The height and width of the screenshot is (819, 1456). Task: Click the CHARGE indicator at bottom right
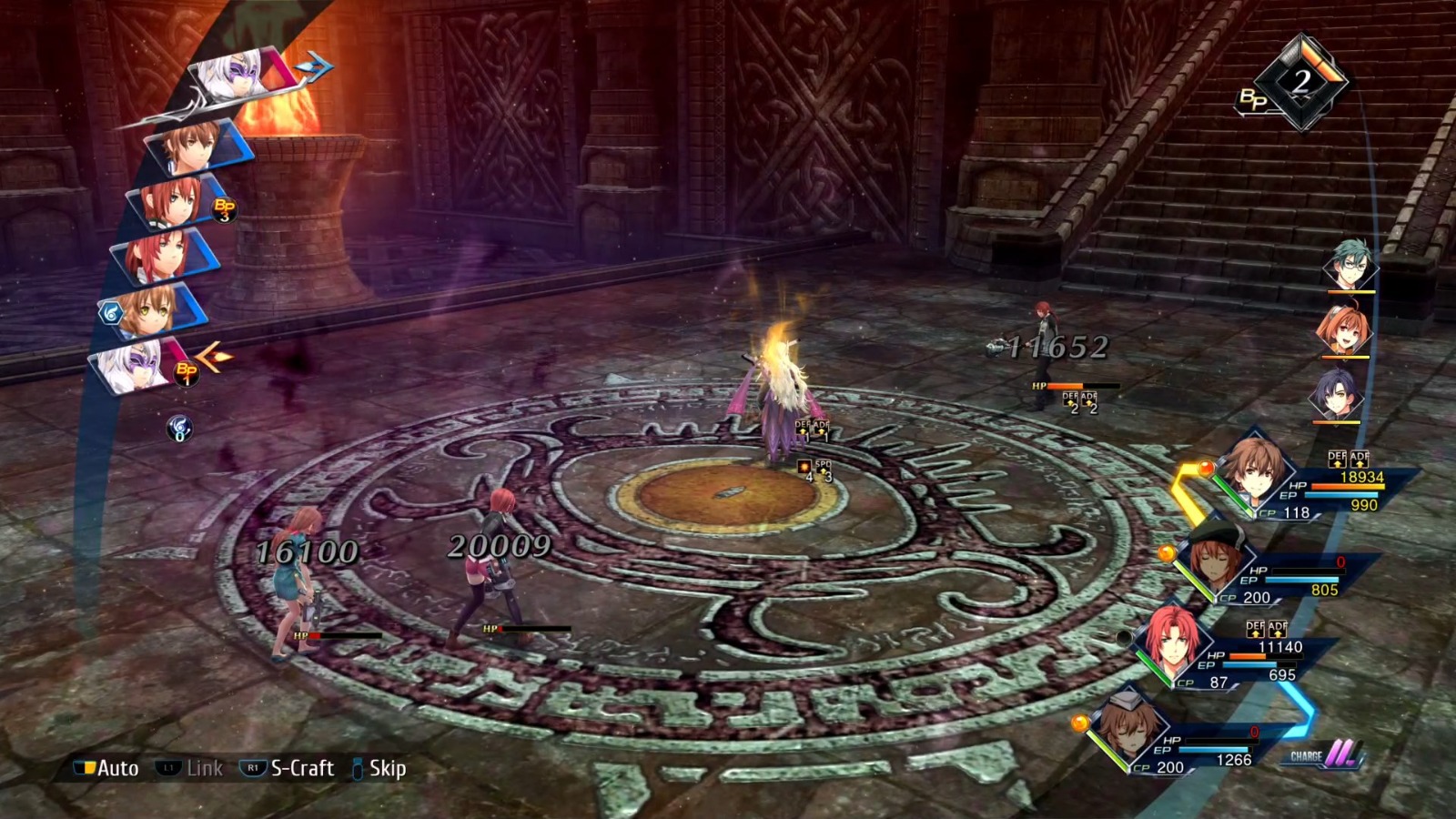tap(1321, 757)
